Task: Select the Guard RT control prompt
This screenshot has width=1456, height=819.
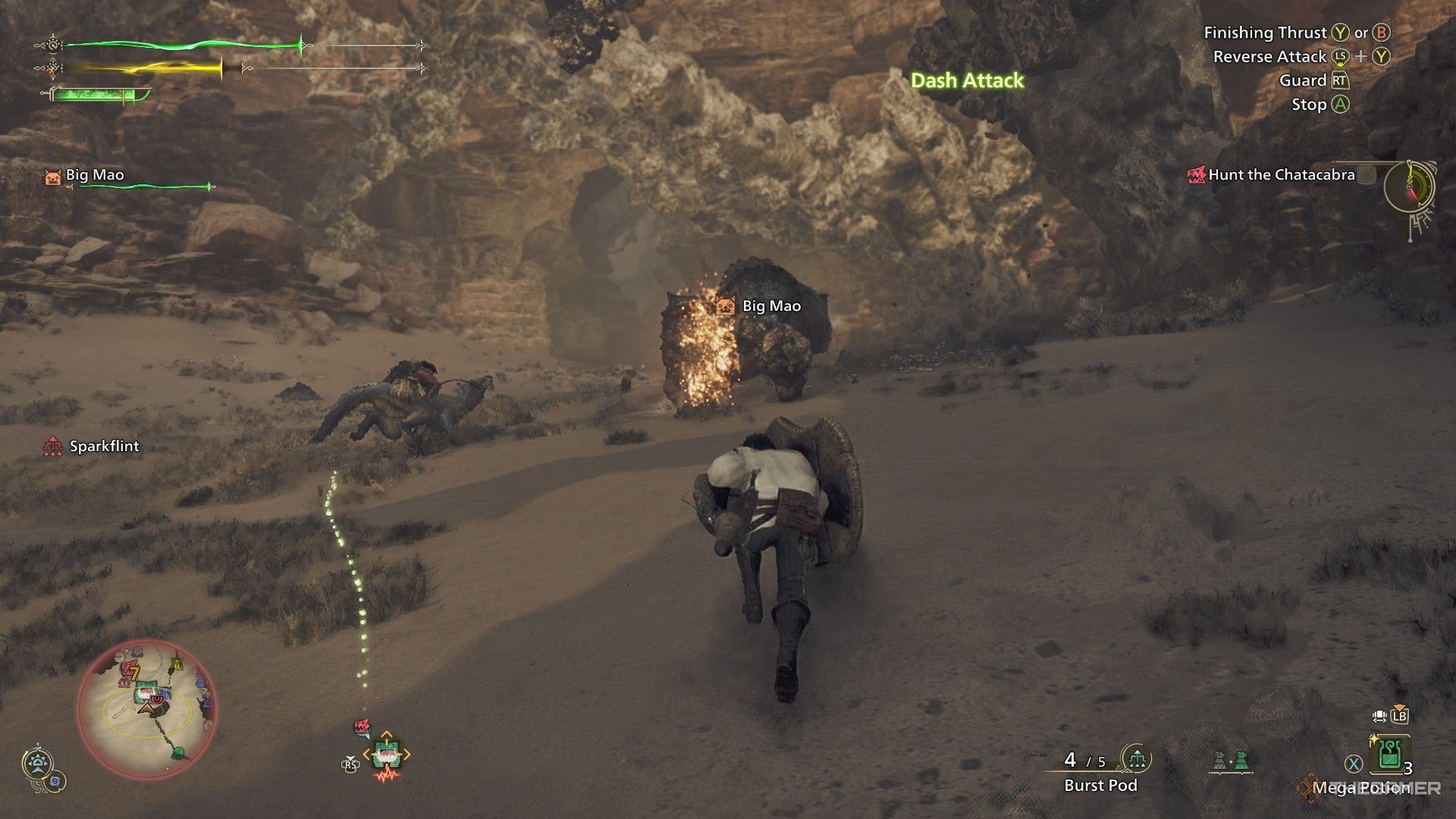Action: click(1313, 80)
